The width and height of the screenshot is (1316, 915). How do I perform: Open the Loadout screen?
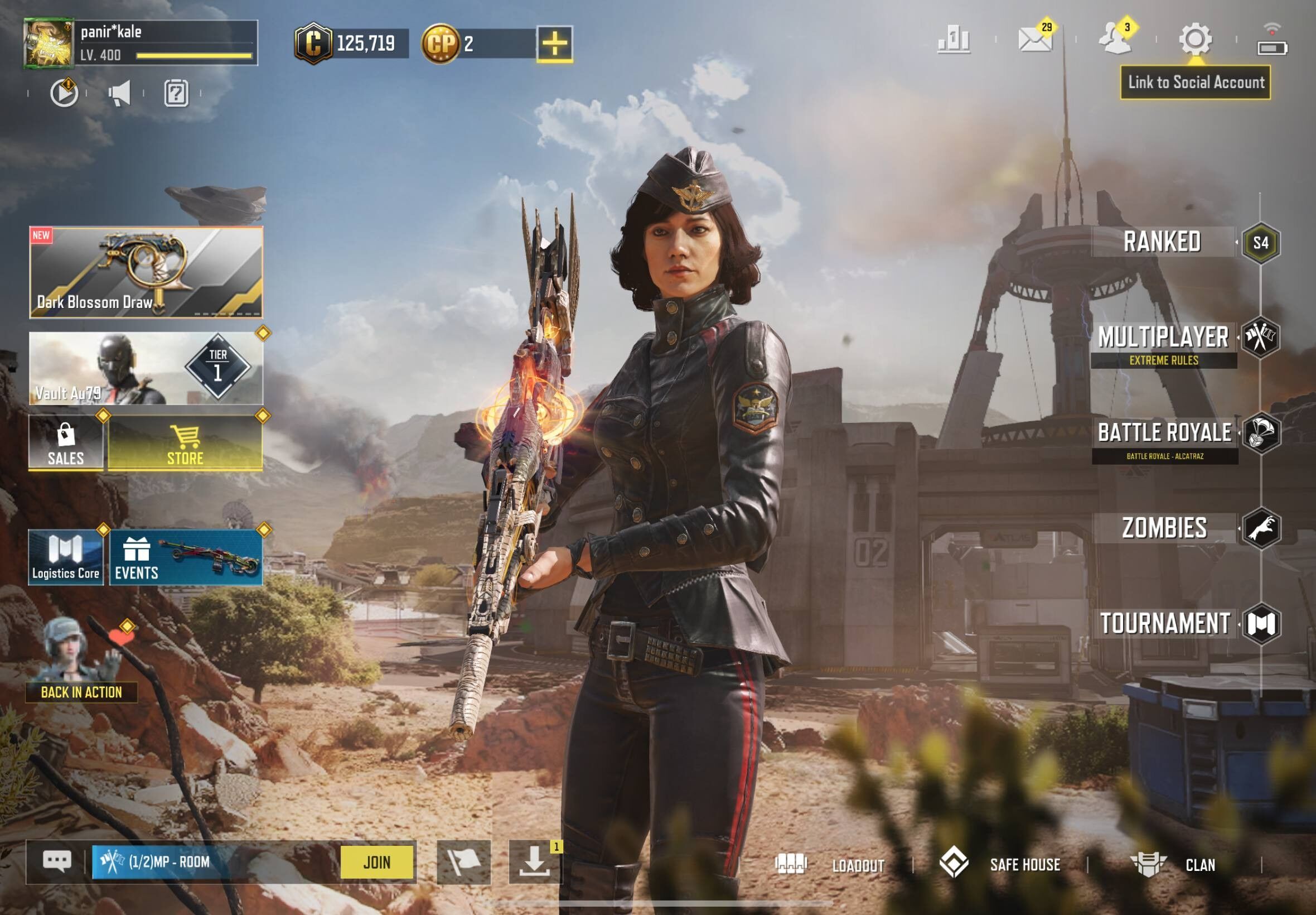(830, 865)
